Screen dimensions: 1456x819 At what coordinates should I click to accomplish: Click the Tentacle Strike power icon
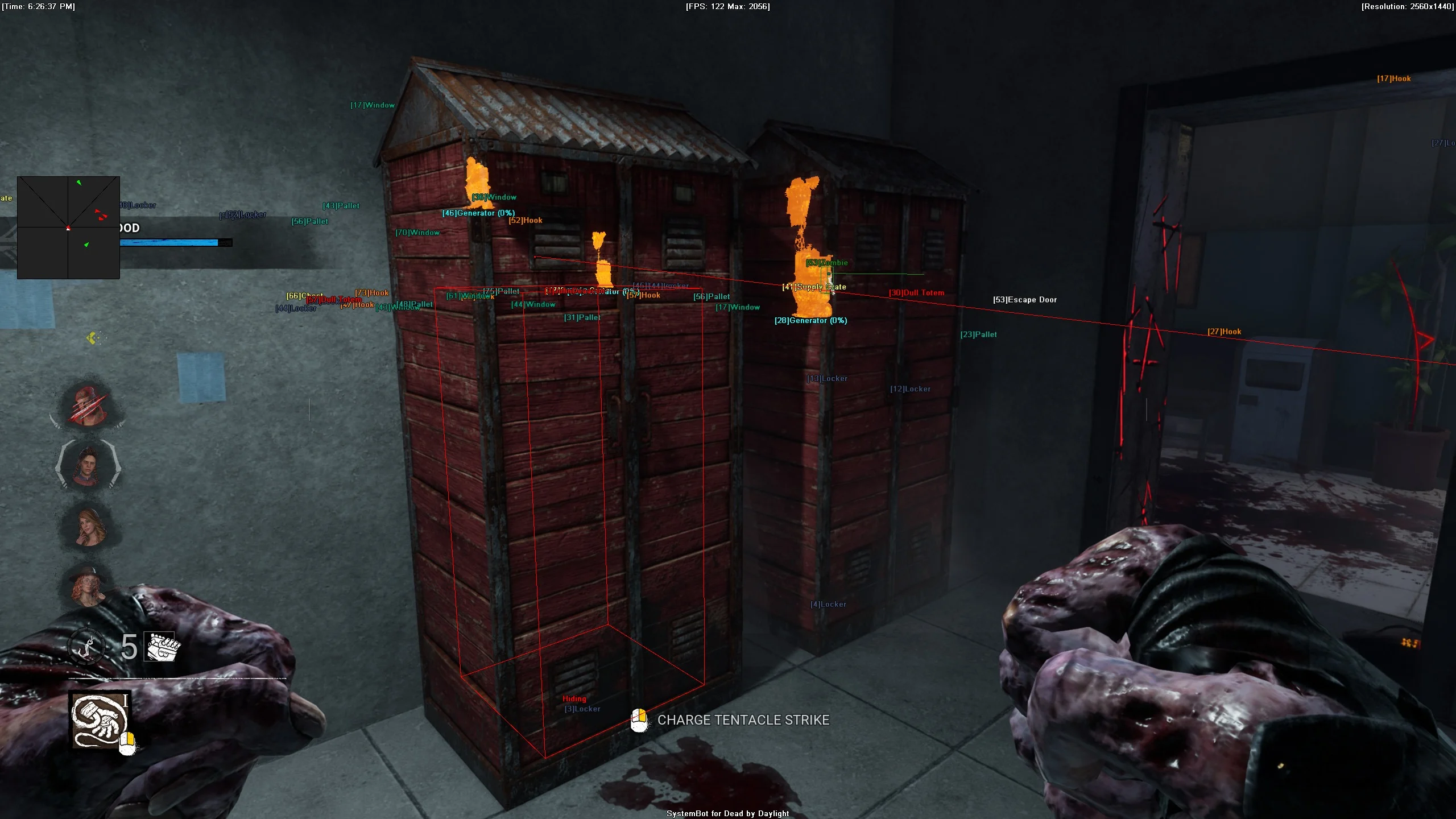tap(100, 720)
